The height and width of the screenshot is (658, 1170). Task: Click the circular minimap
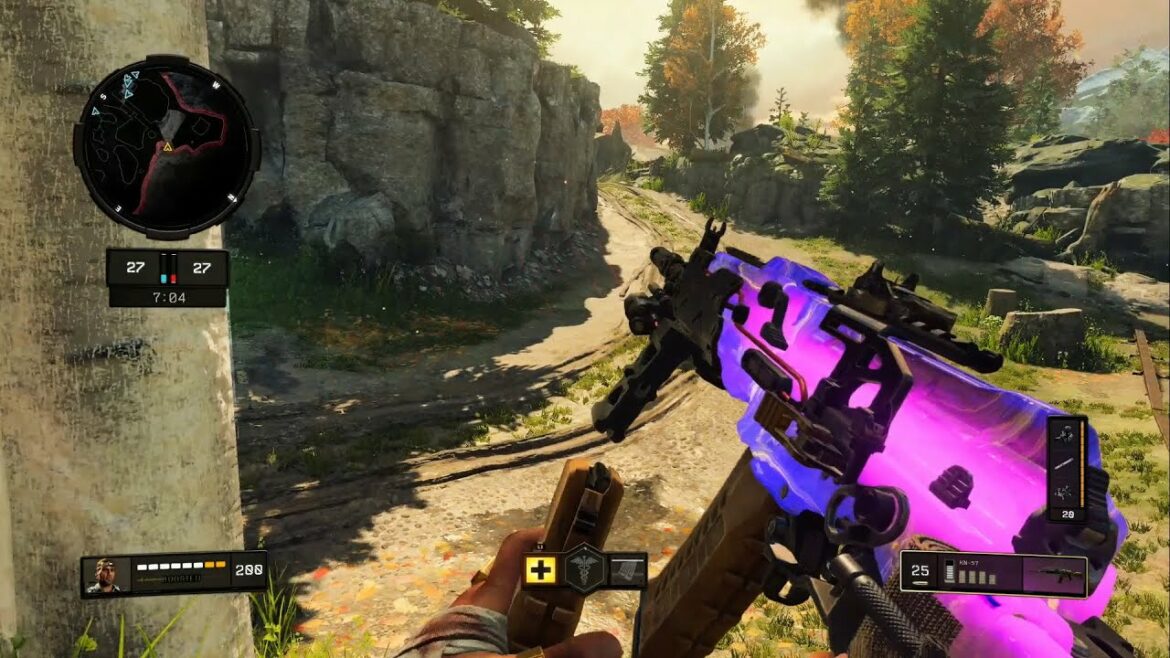(x=166, y=148)
